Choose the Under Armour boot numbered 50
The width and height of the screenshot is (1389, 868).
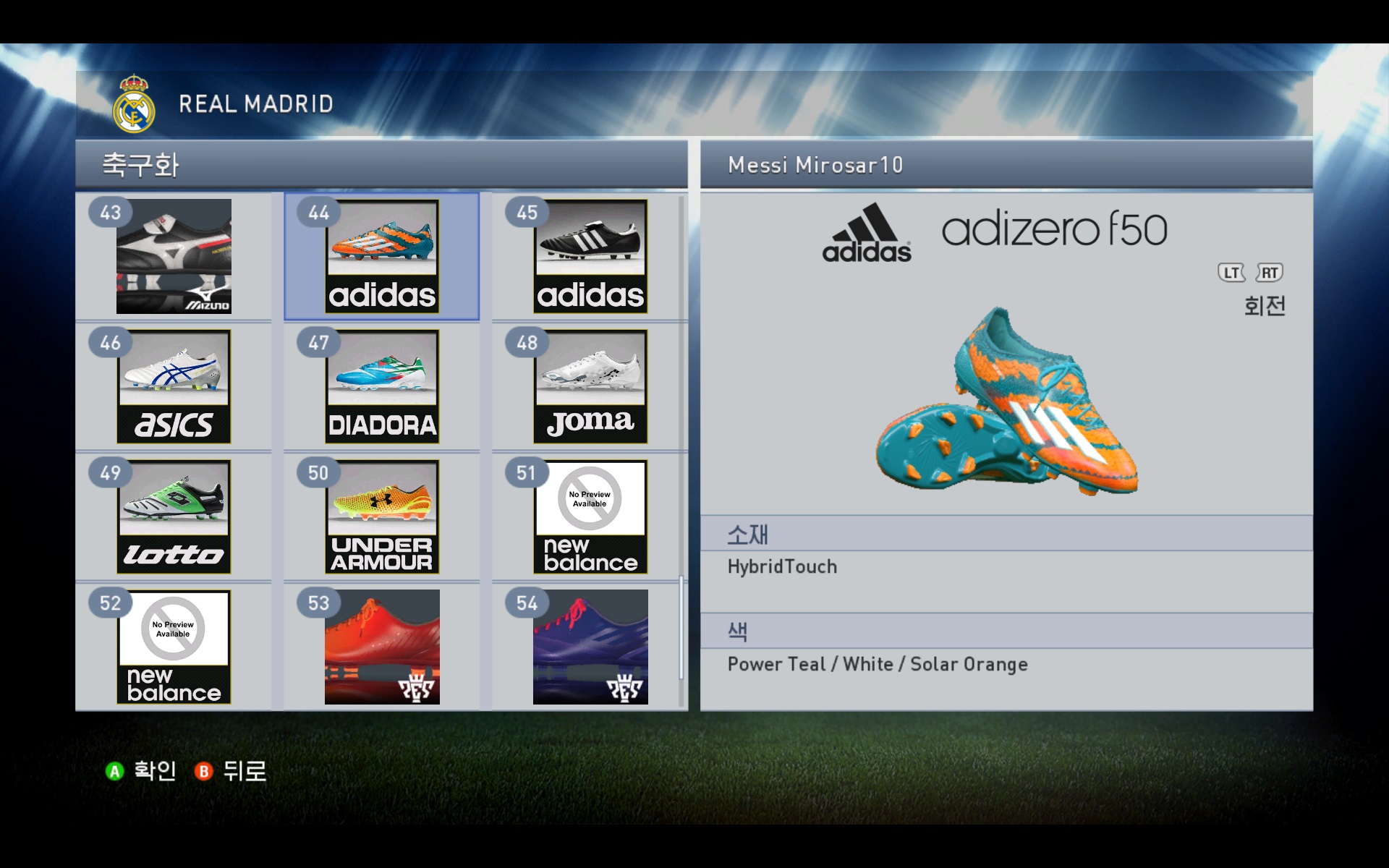pos(381,516)
